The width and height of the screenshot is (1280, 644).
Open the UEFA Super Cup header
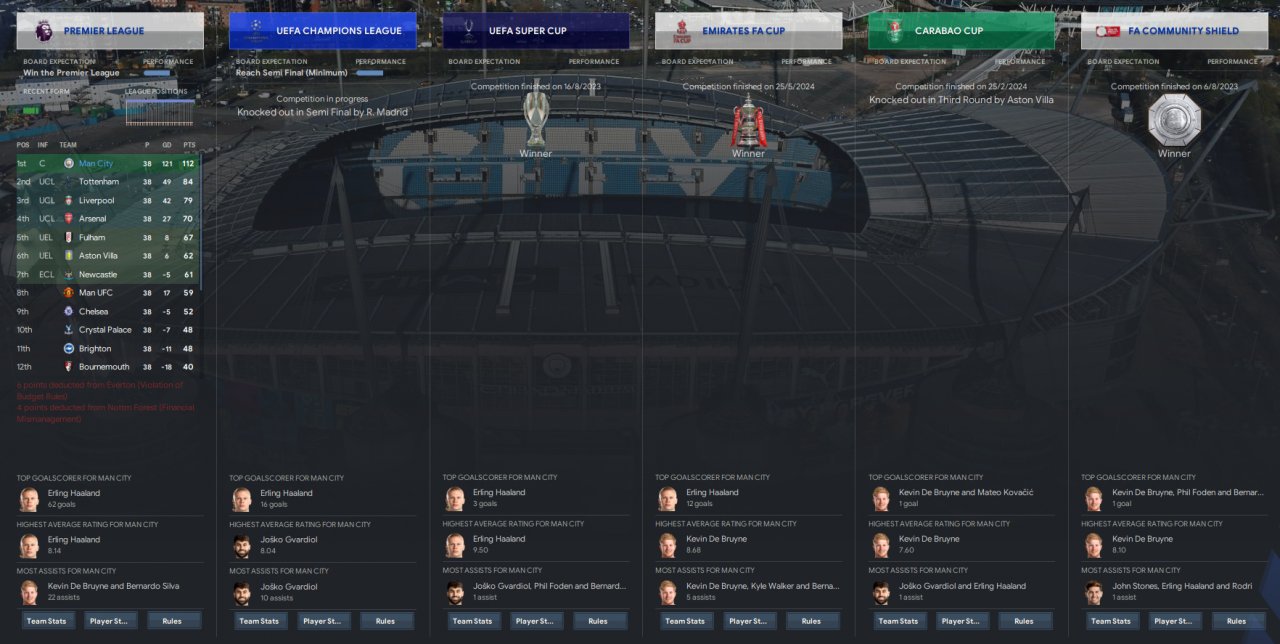[x=536, y=31]
